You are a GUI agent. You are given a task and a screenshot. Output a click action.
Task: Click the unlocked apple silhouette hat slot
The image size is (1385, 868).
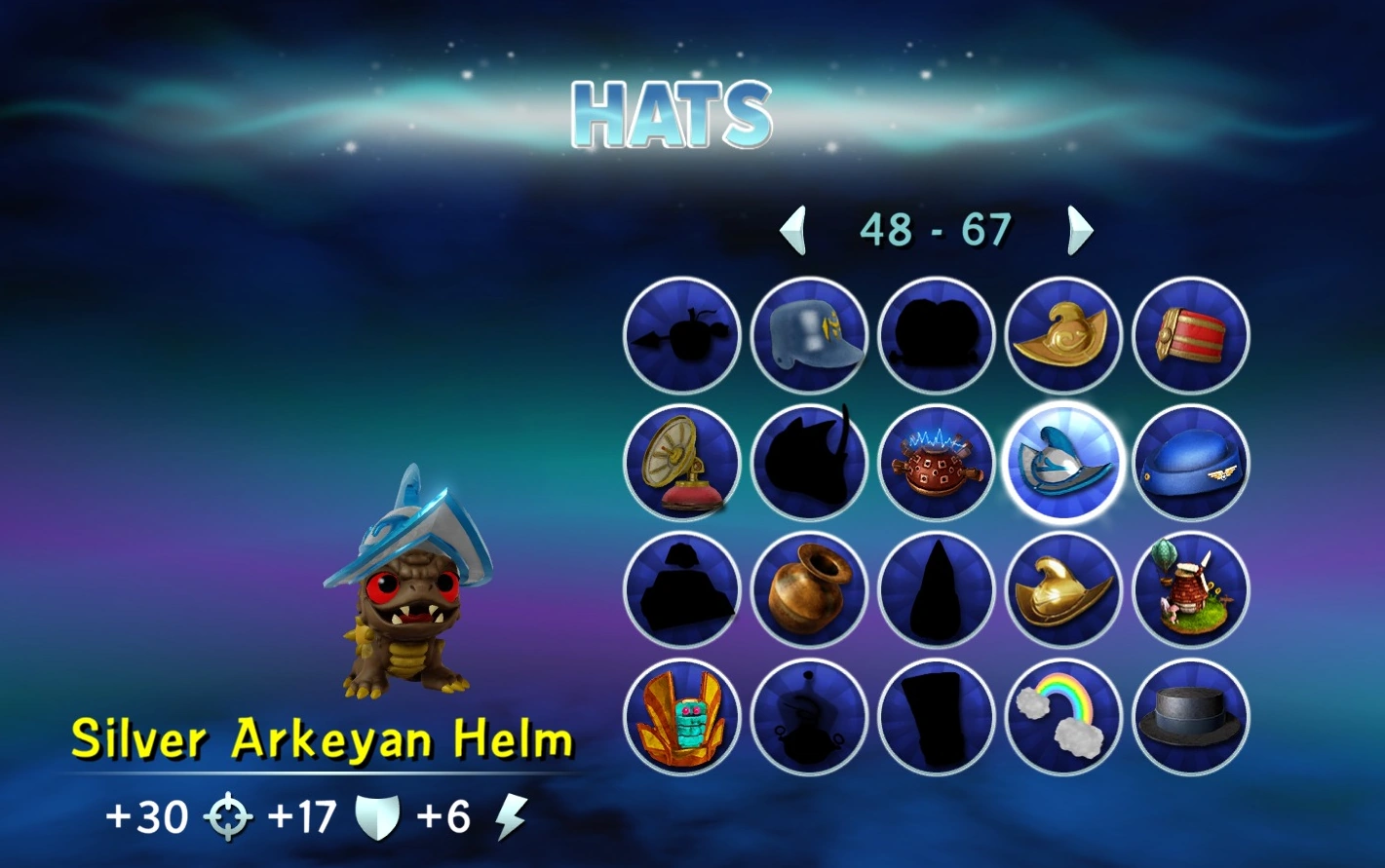(x=682, y=335)
